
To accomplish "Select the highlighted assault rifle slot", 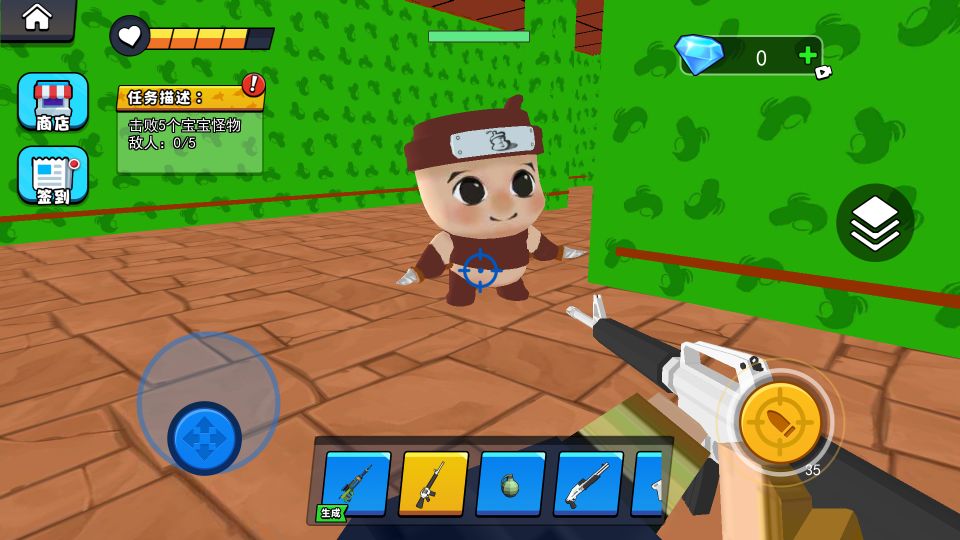I will pyautogui.click(x=433, y=484).
